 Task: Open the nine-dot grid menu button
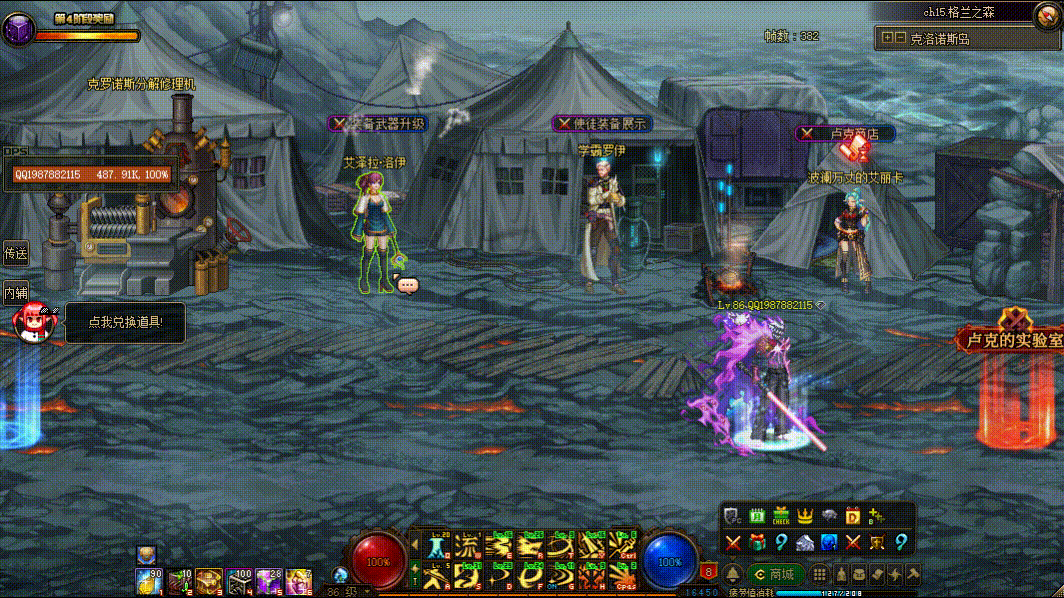click(x=819, y=574)
